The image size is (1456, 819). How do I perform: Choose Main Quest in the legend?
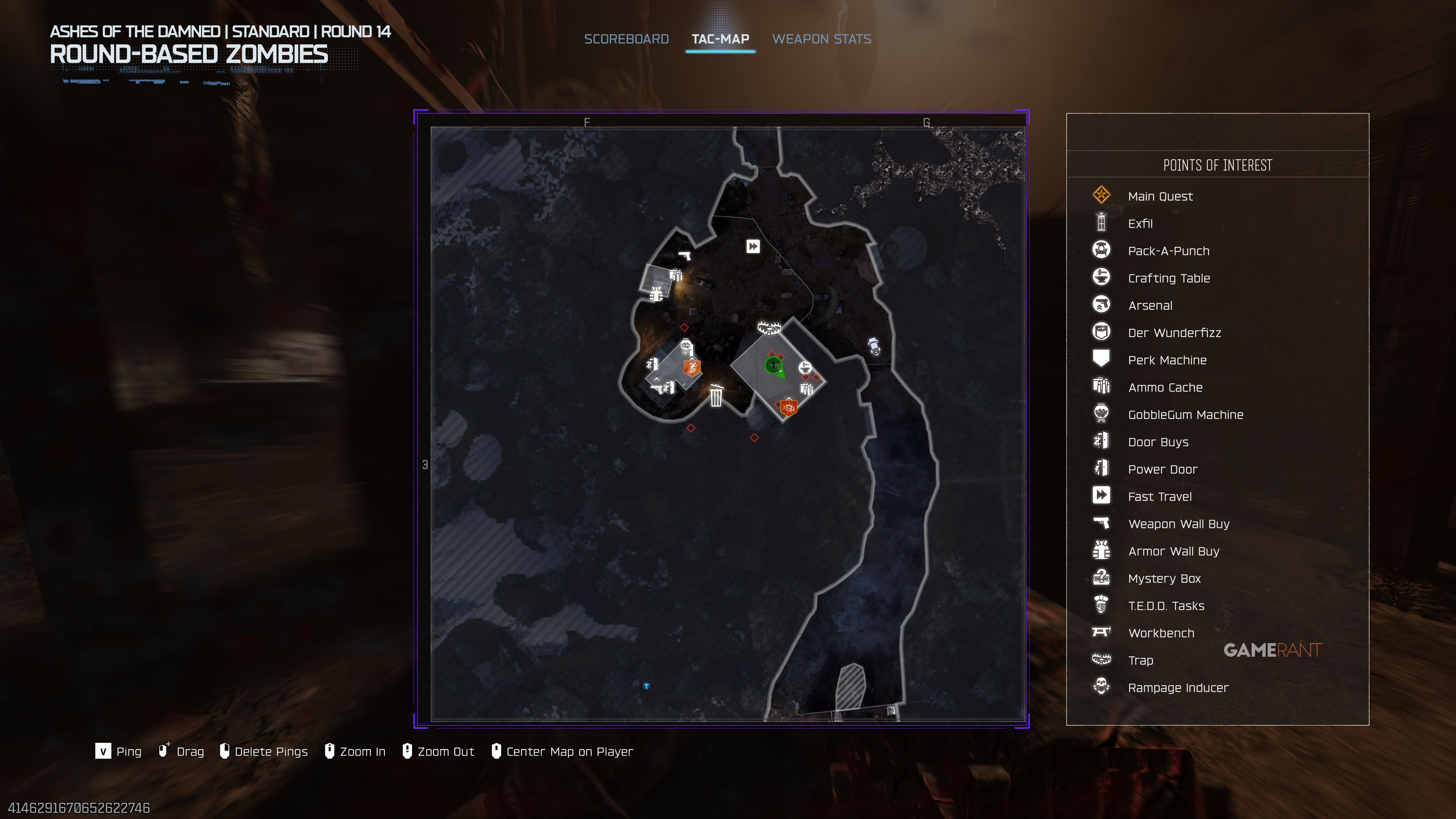1160,196
